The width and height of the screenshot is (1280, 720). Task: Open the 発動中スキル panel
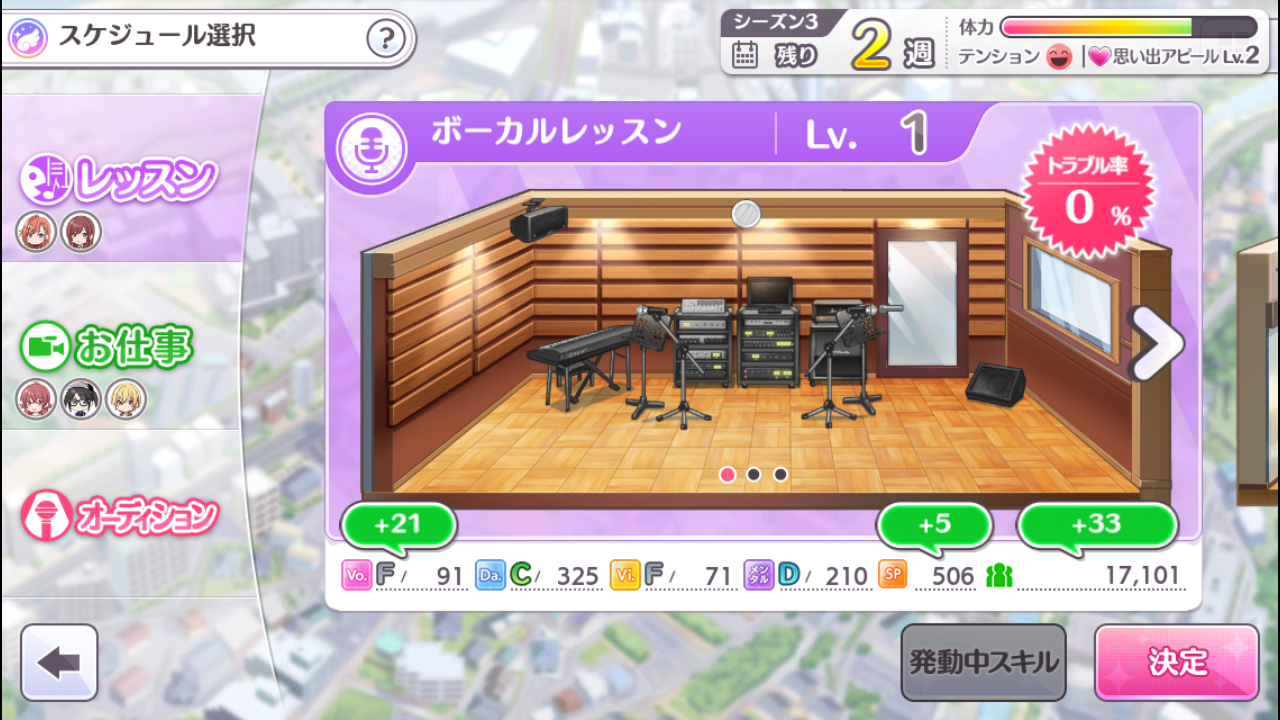(x=983, y=661)
